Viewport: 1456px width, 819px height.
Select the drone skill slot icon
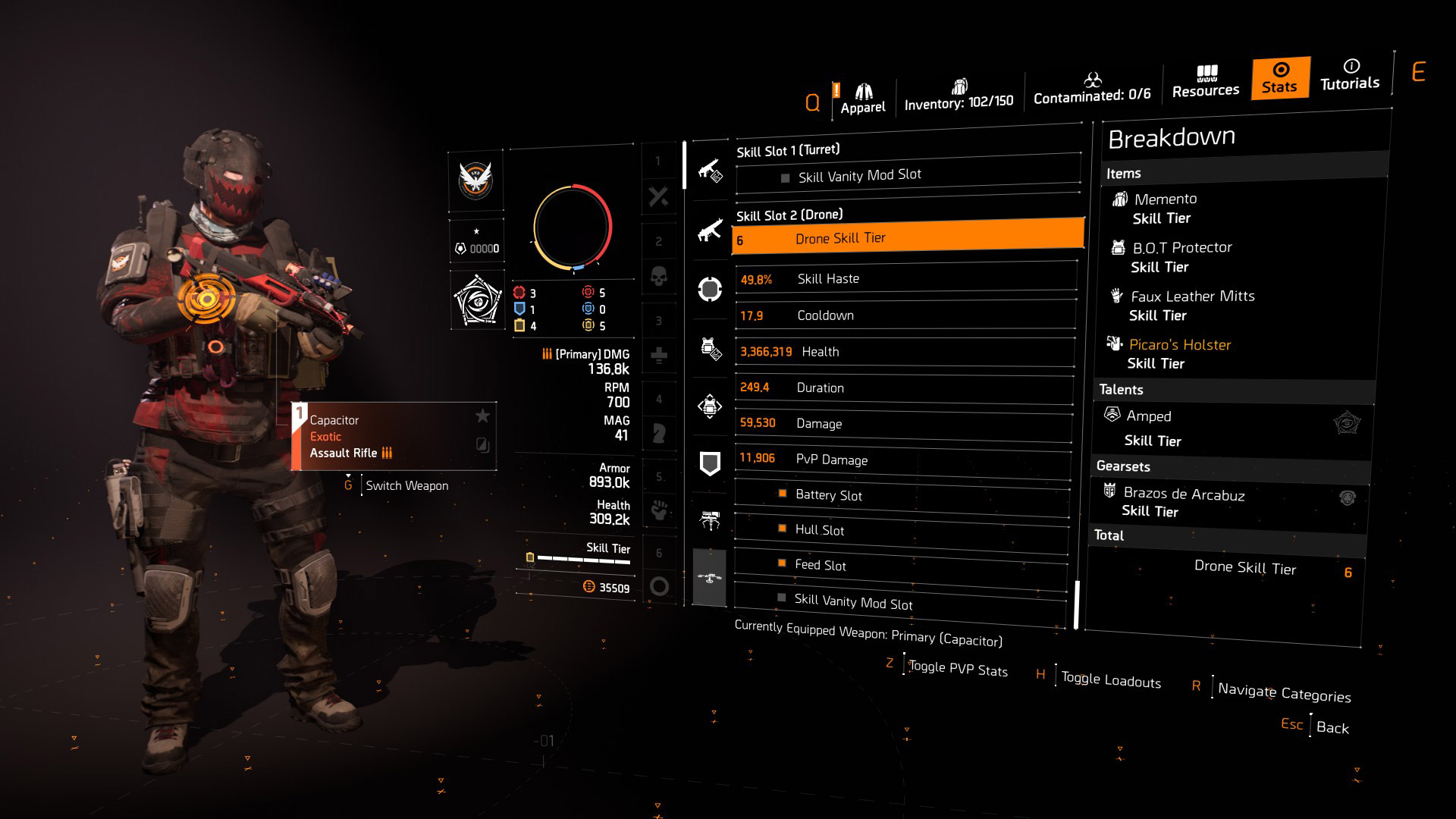tap(711, 579)
